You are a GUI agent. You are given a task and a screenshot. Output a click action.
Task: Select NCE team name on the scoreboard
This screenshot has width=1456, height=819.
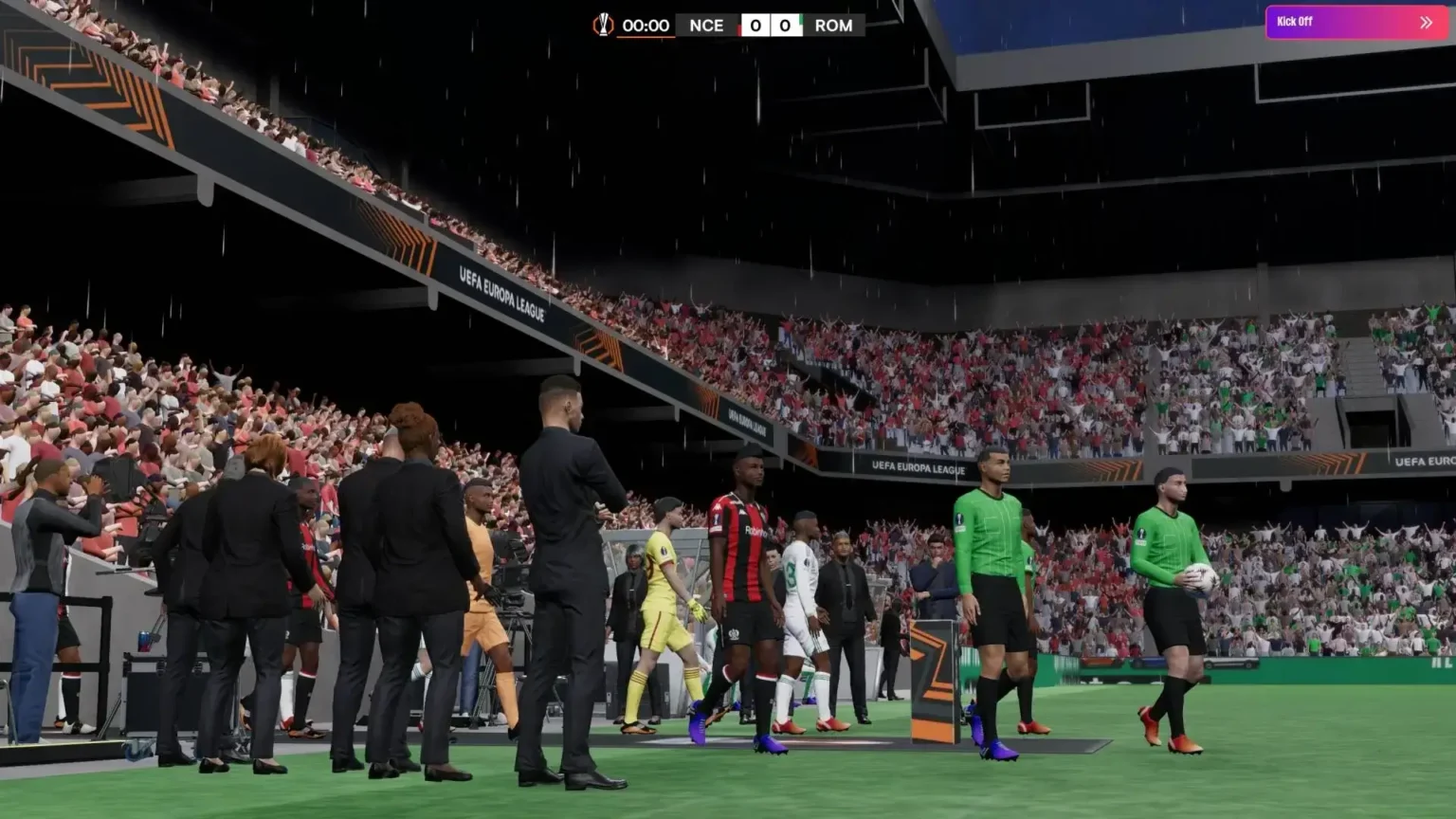tap(706, 26)
